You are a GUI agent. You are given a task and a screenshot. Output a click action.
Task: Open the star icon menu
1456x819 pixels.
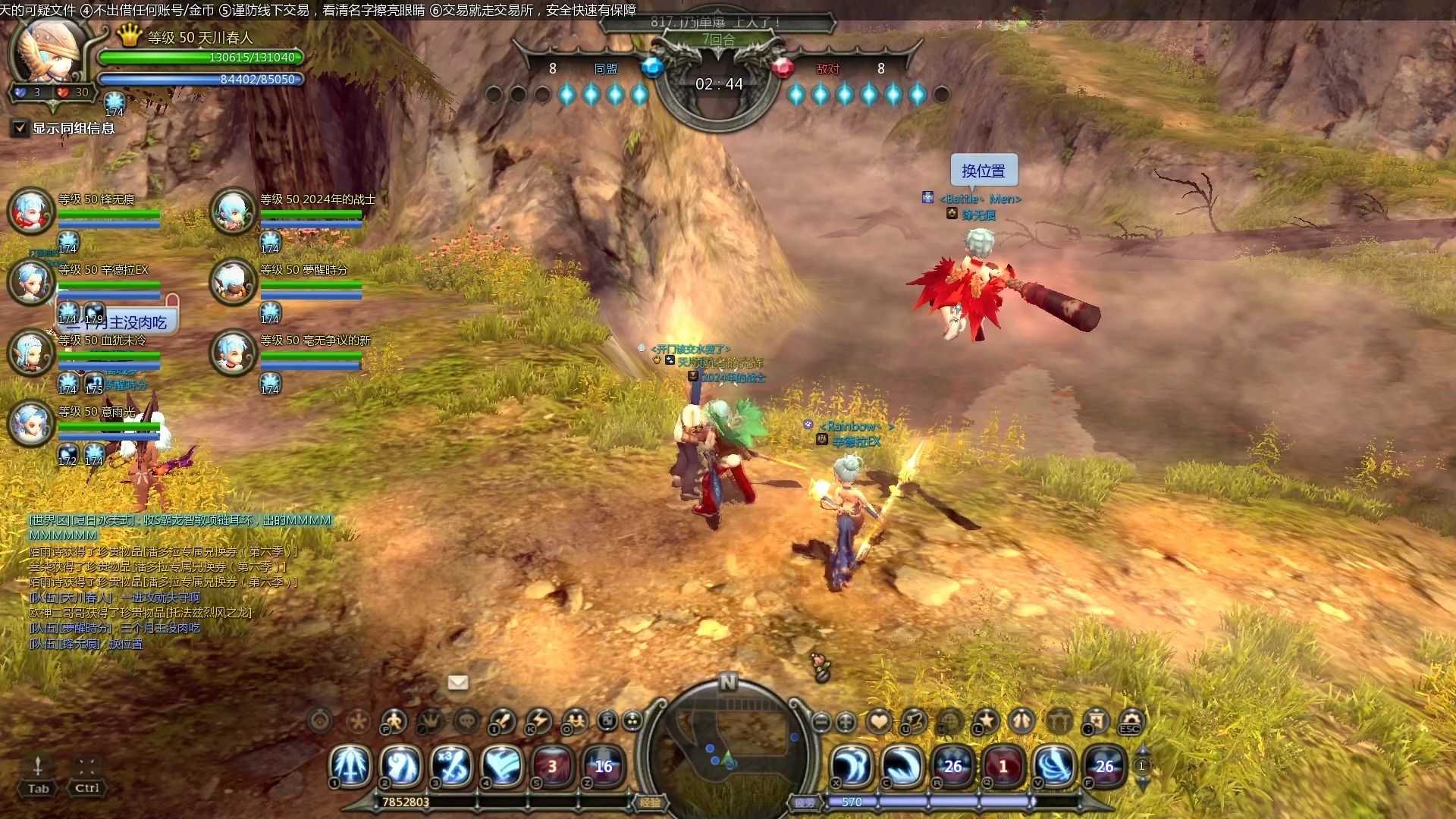[x=986, y=720]
